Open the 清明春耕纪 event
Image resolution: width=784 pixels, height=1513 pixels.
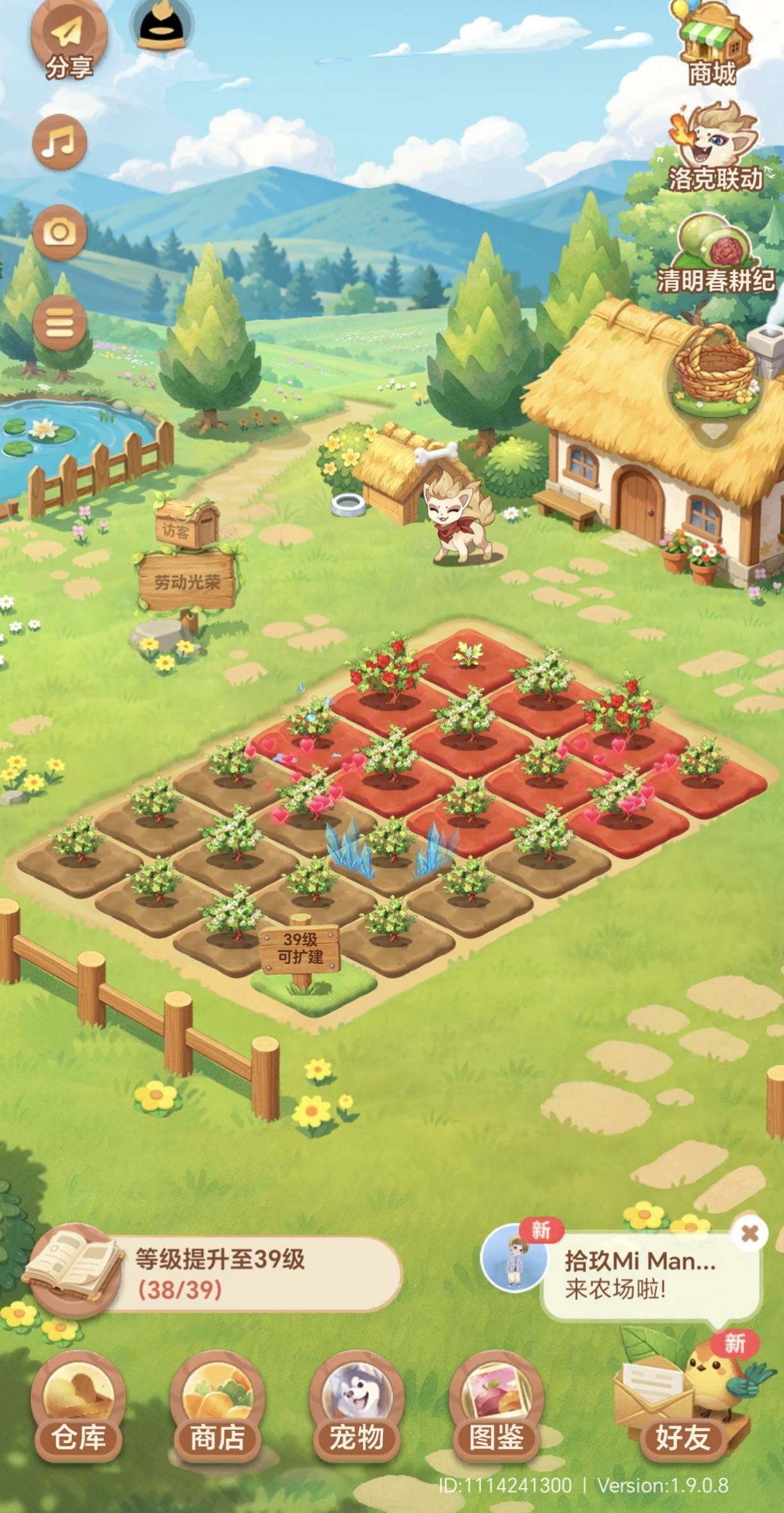pos(714,254)
